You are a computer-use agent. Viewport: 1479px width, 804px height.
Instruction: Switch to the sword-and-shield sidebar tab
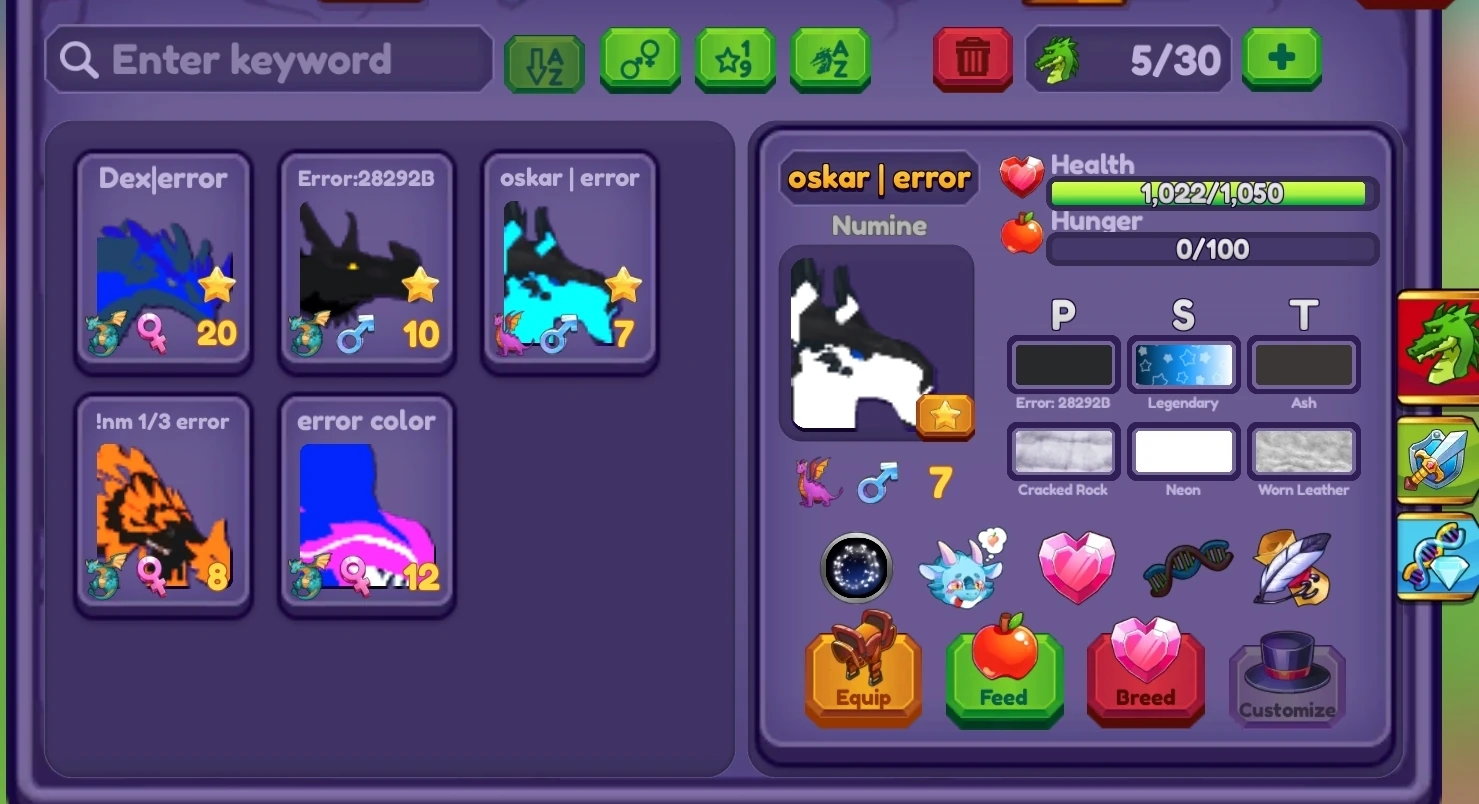pyautogui.click(x=1438, y=462)
